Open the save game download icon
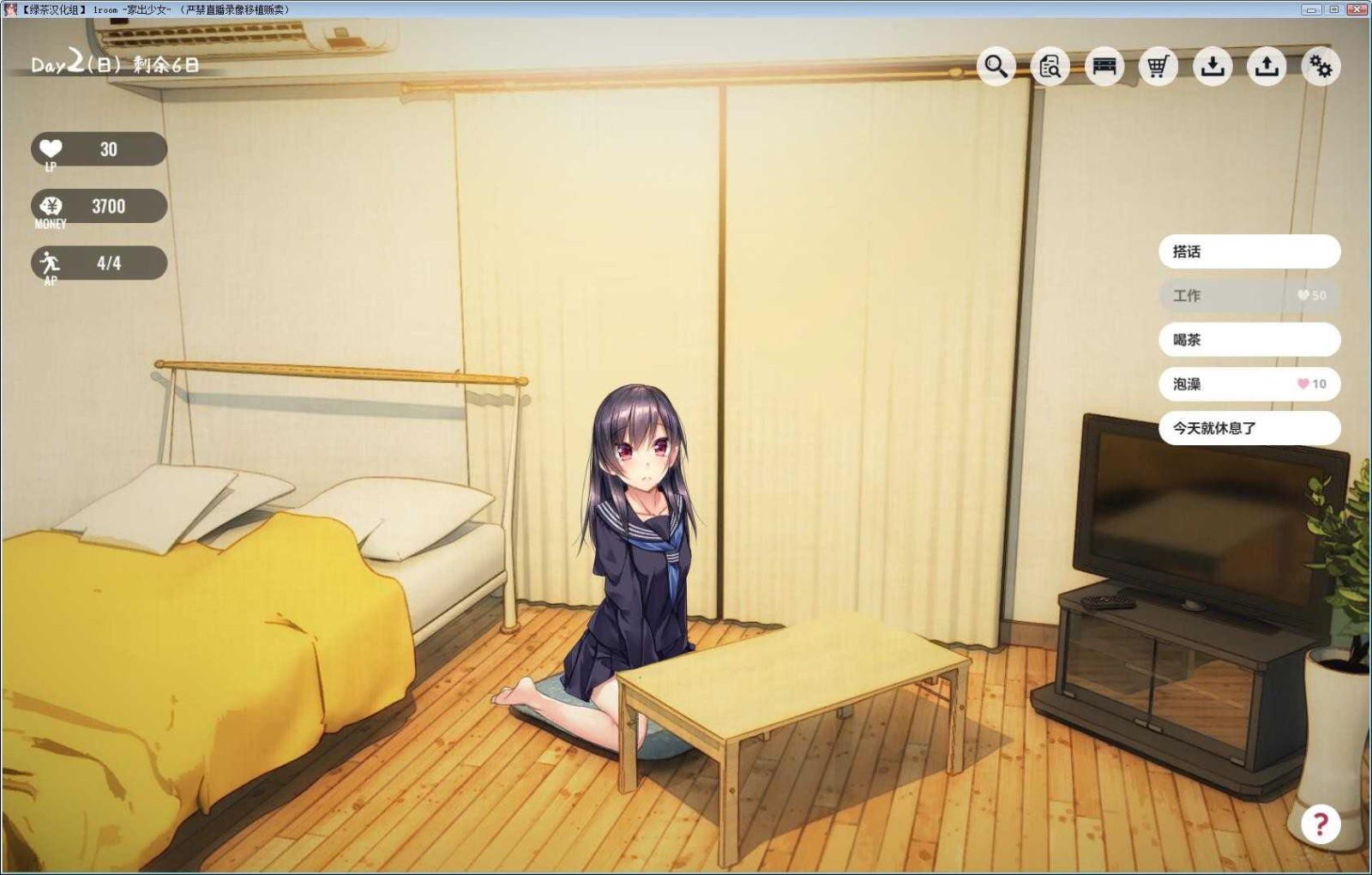This screenshot has width=1372, height=875. pos(1212,65)
